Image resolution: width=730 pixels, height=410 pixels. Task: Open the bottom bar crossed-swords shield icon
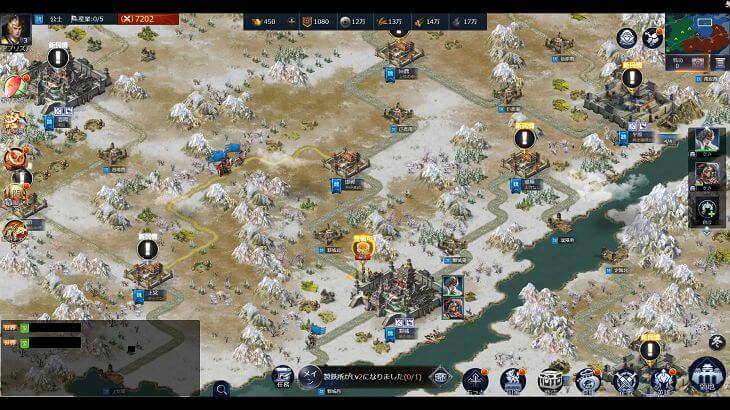point(626,379)
